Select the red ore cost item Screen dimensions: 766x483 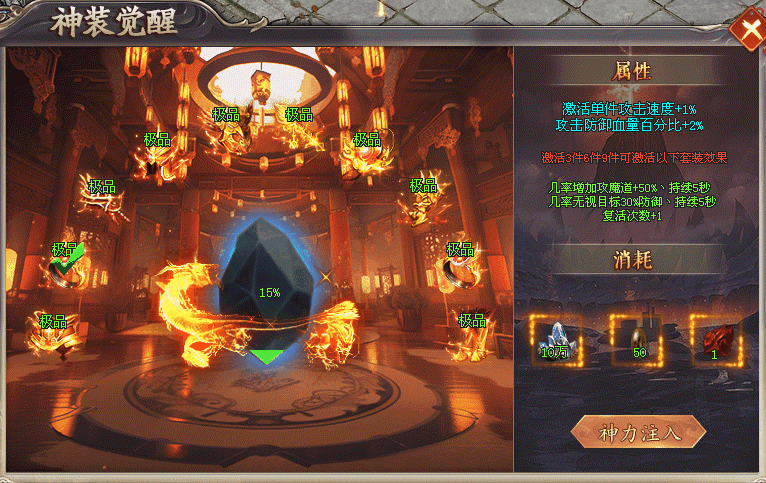[x=714, y=339]
